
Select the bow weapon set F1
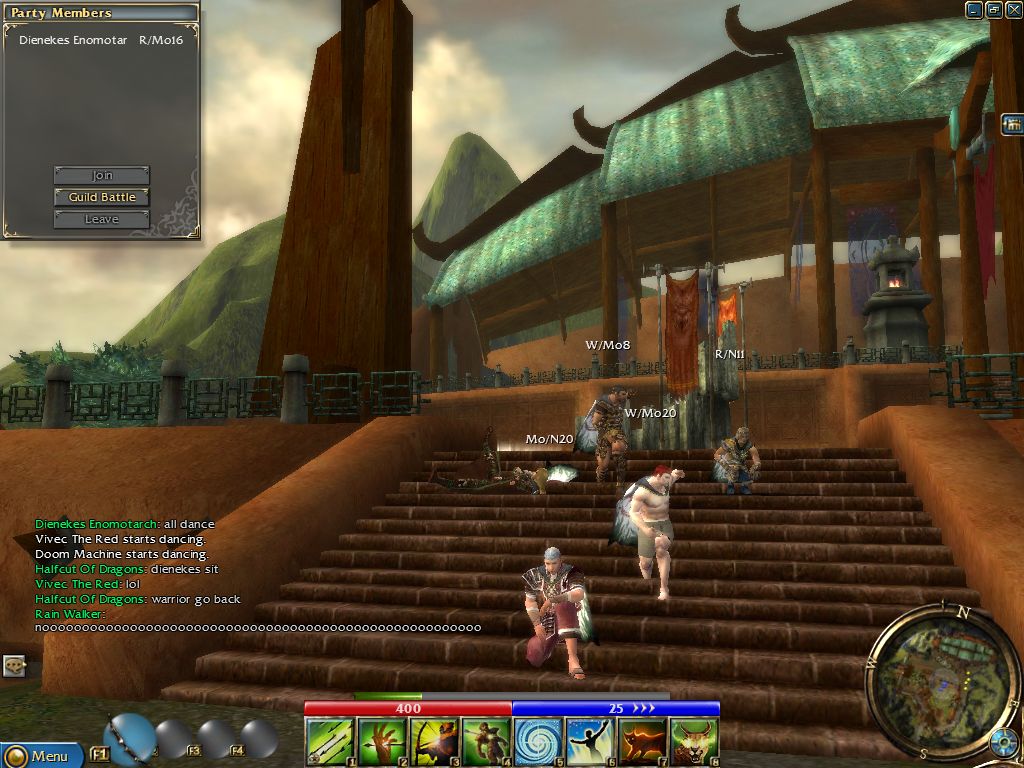[x=128, y=738]
